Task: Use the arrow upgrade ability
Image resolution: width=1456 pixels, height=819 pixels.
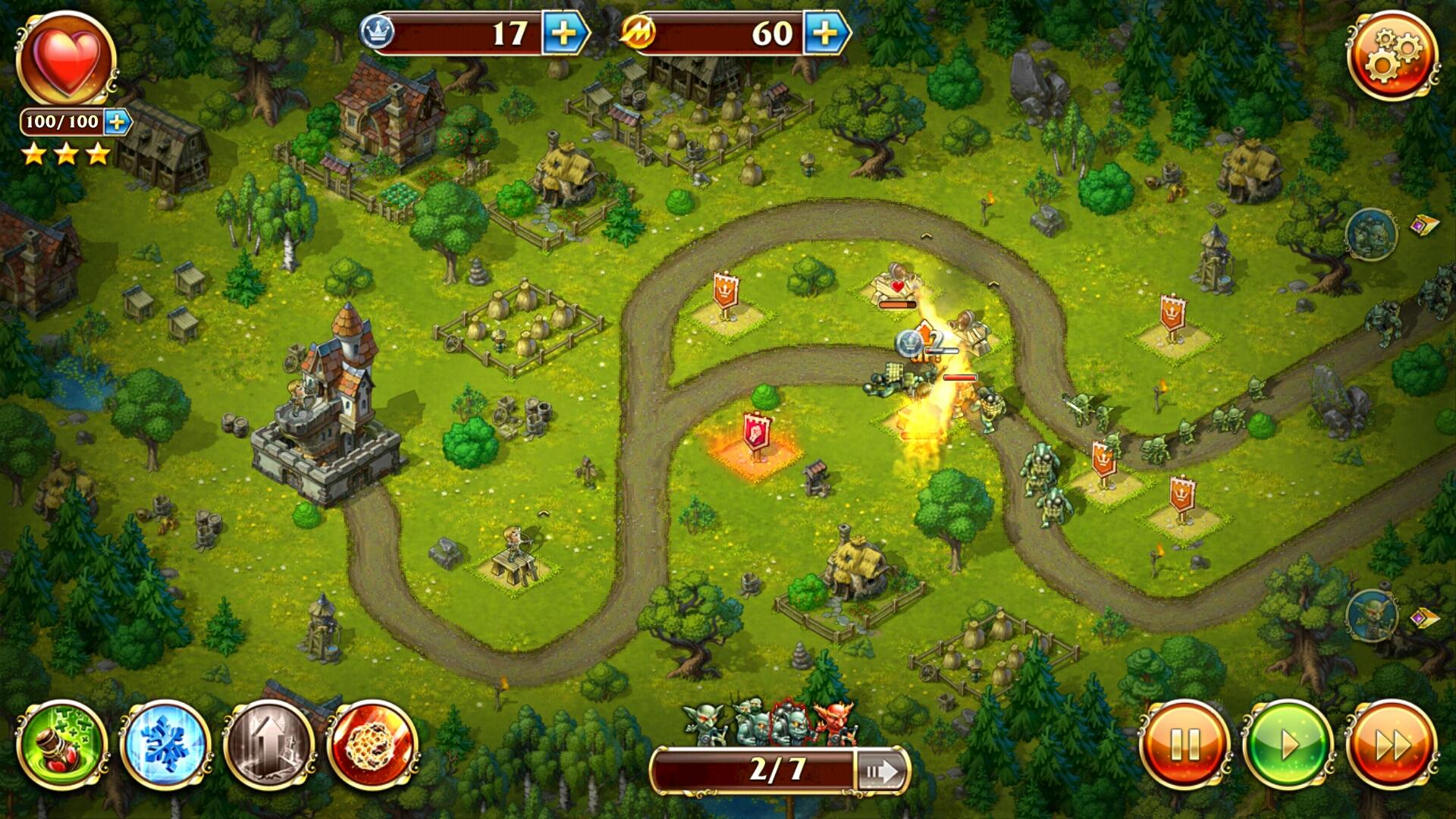Action: click(x=269, y=745)
